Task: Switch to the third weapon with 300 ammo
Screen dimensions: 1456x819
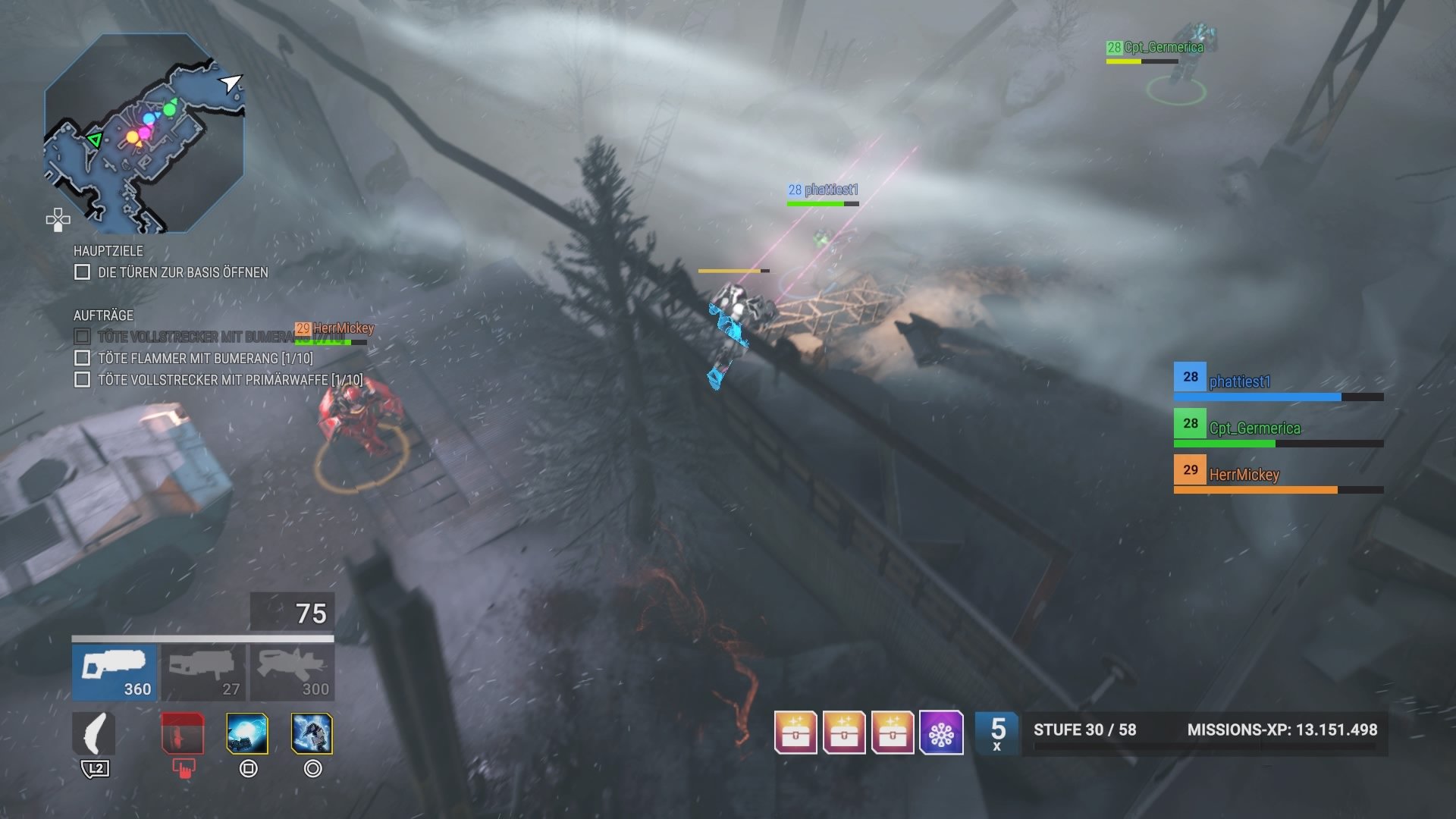Action: (x=293, y=672)
